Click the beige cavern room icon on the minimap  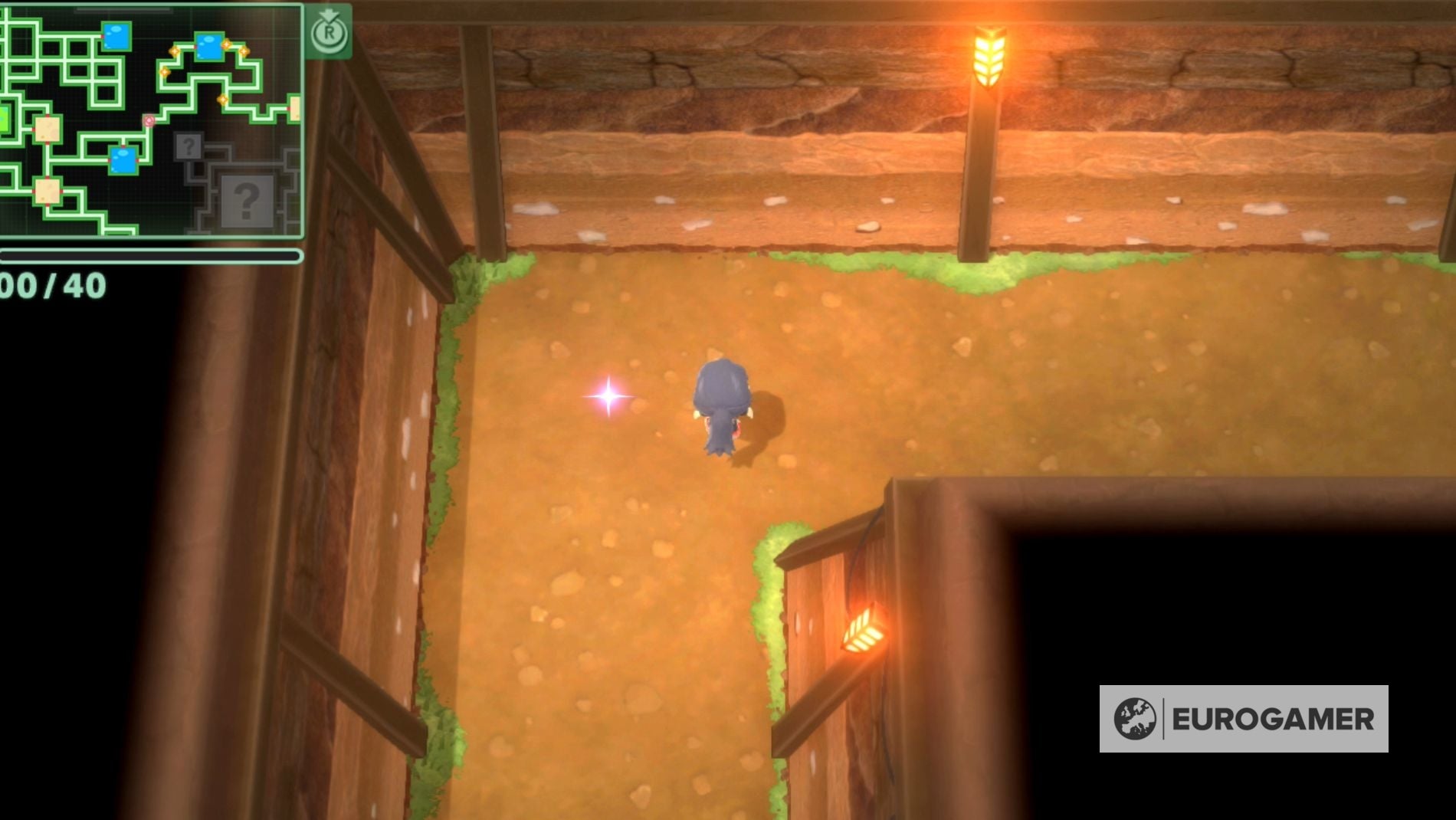tap(48, 129)
